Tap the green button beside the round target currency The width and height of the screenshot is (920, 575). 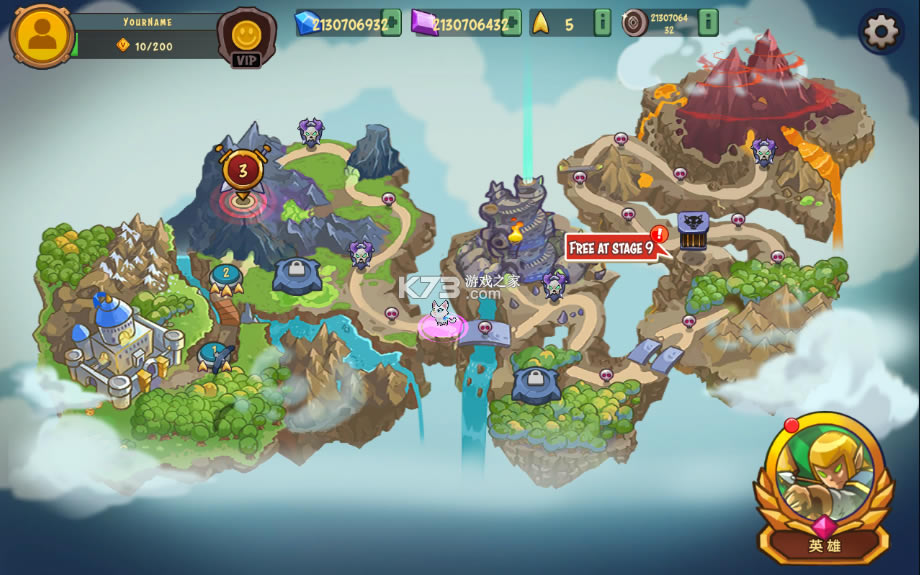pyautogui.click(x=708, y=23)
